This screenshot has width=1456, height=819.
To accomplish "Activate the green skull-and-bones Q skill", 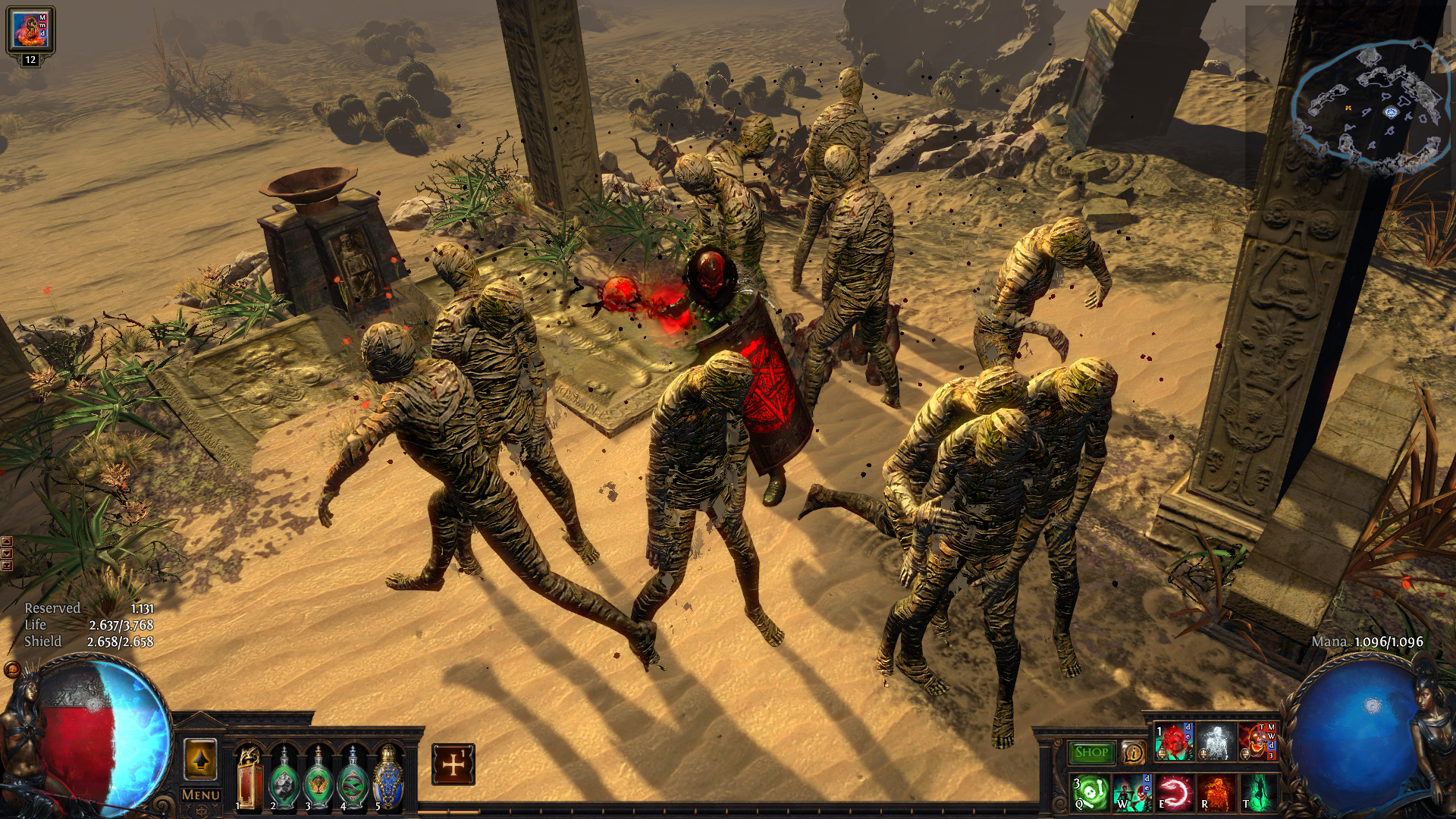I will tap(1090, 792).
